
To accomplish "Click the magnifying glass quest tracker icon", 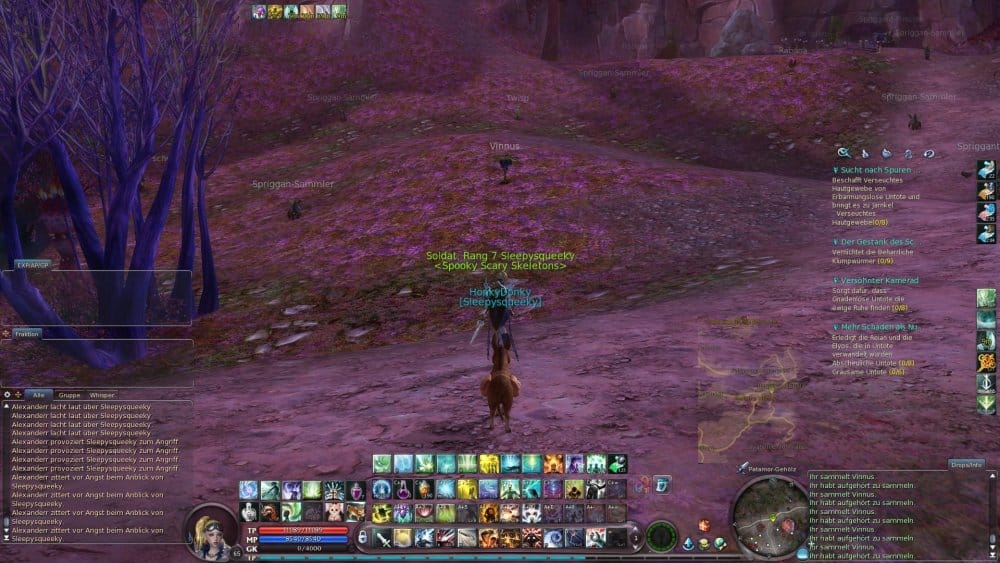I will [x=844, y=153].
